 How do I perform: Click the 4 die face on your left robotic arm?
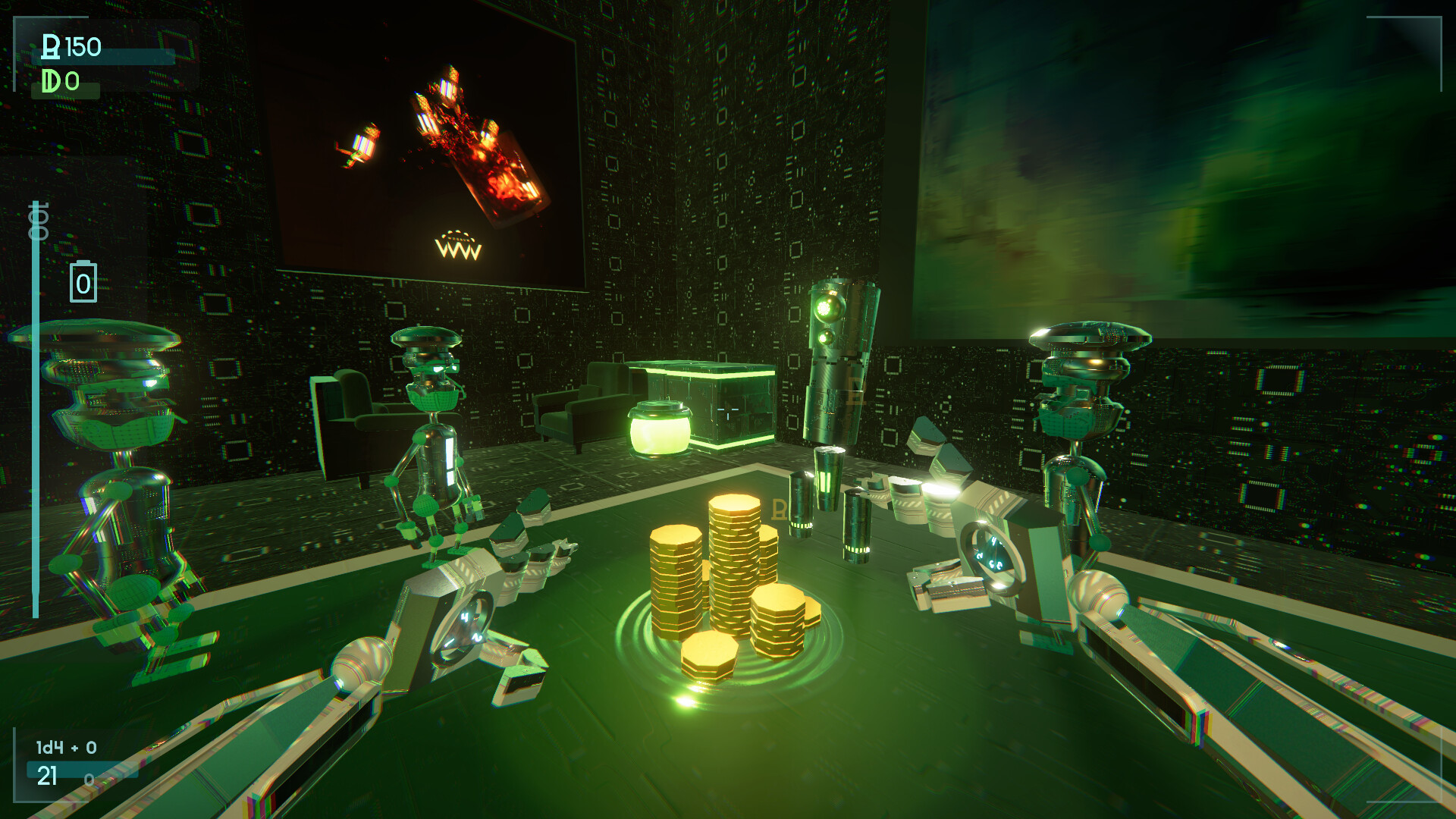tap(466, 616)
